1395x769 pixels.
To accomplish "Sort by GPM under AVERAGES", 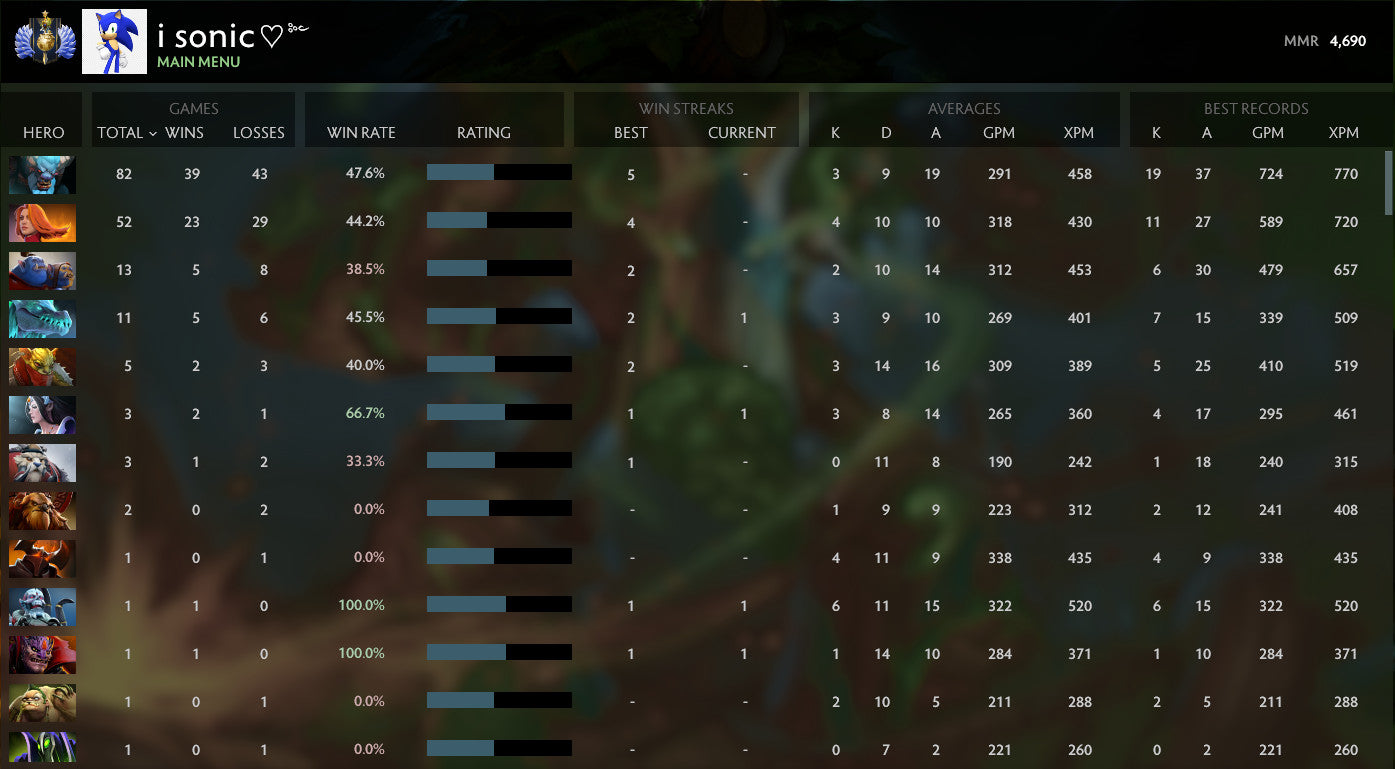I will 1000,132.
